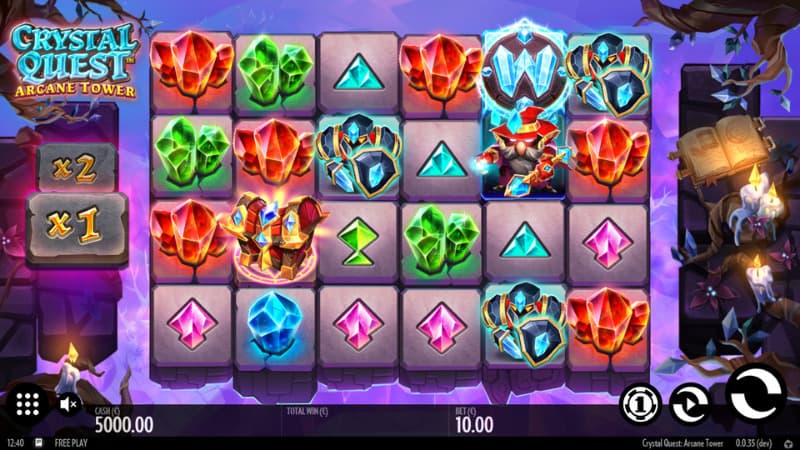800x450 pixels.
Task: Open the nine-dot game menu
Action: coord(28,404)
